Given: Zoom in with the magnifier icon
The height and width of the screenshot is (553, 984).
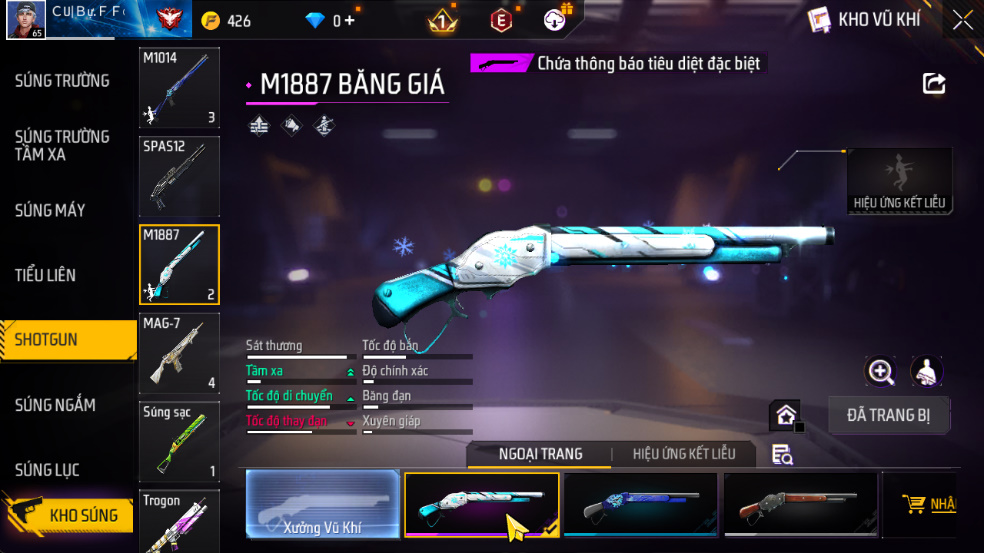Looking at the screenshot, I should (x=880, y=372).
